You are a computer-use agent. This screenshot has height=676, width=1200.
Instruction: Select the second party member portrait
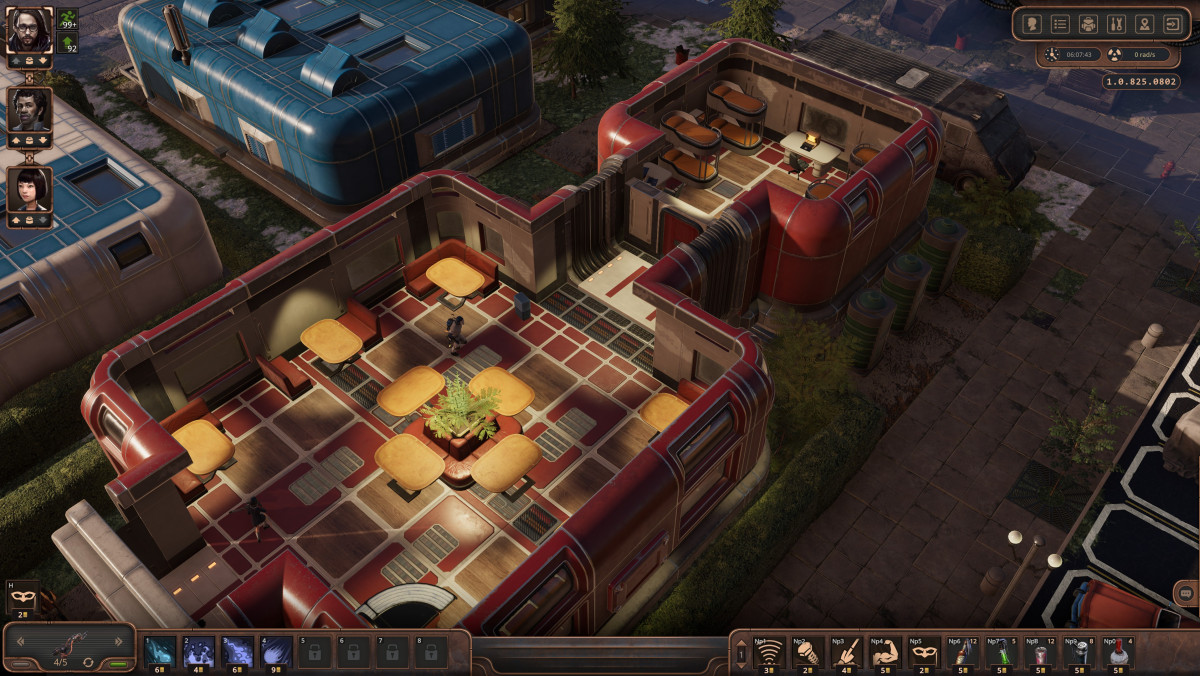pos(29,109)
